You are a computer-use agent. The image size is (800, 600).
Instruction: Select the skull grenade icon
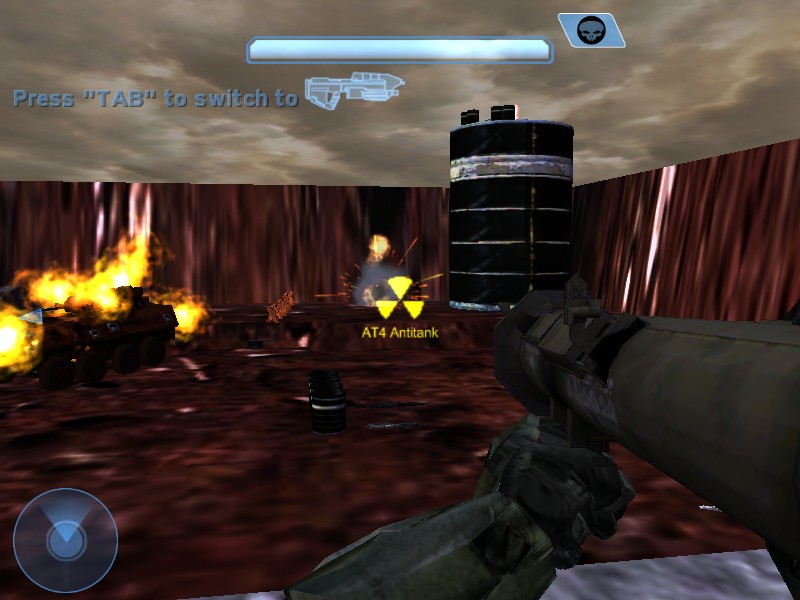pos(591,30)
